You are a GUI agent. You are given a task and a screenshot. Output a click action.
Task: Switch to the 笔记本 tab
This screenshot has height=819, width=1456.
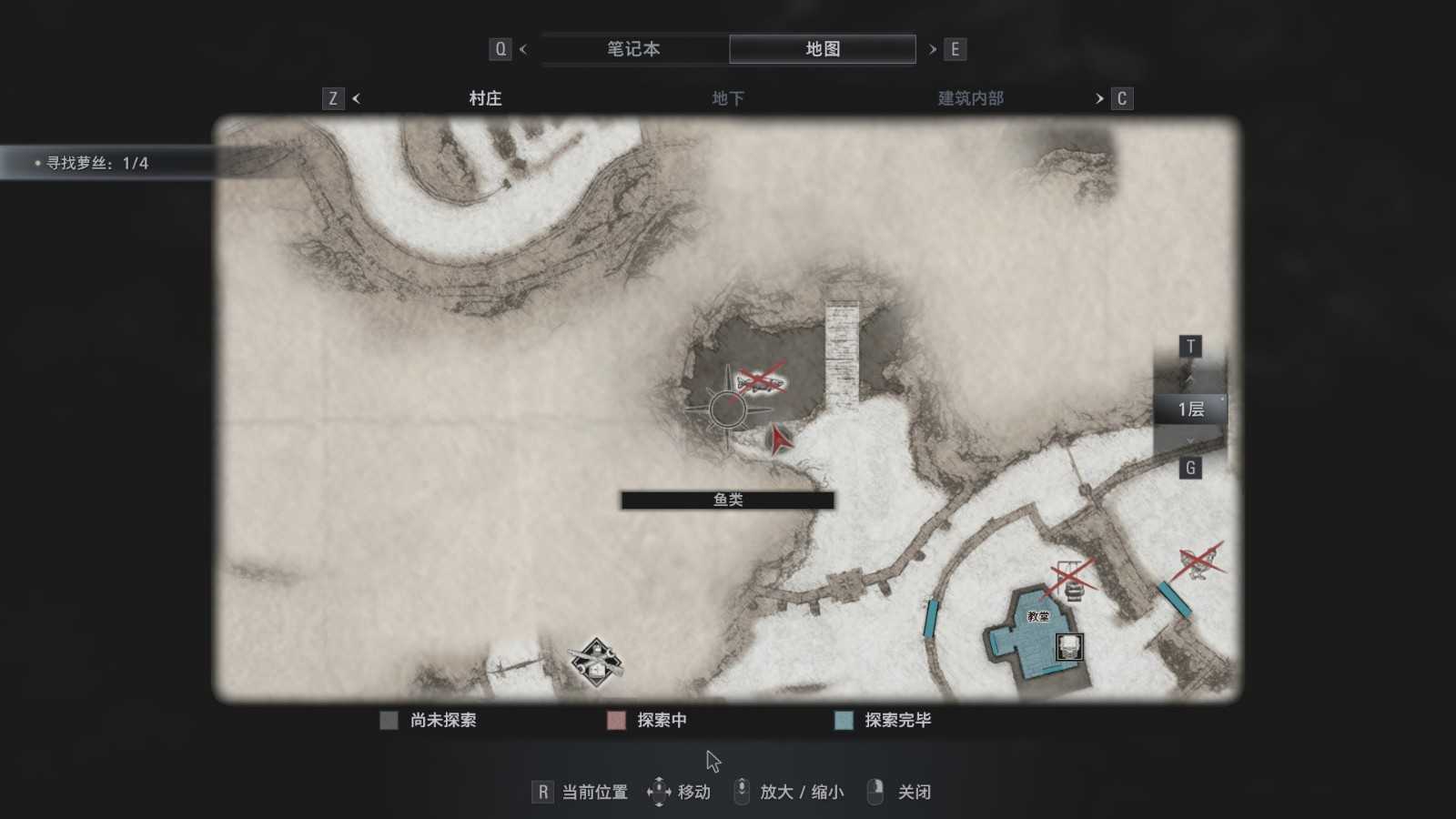[x=635, y=49]
